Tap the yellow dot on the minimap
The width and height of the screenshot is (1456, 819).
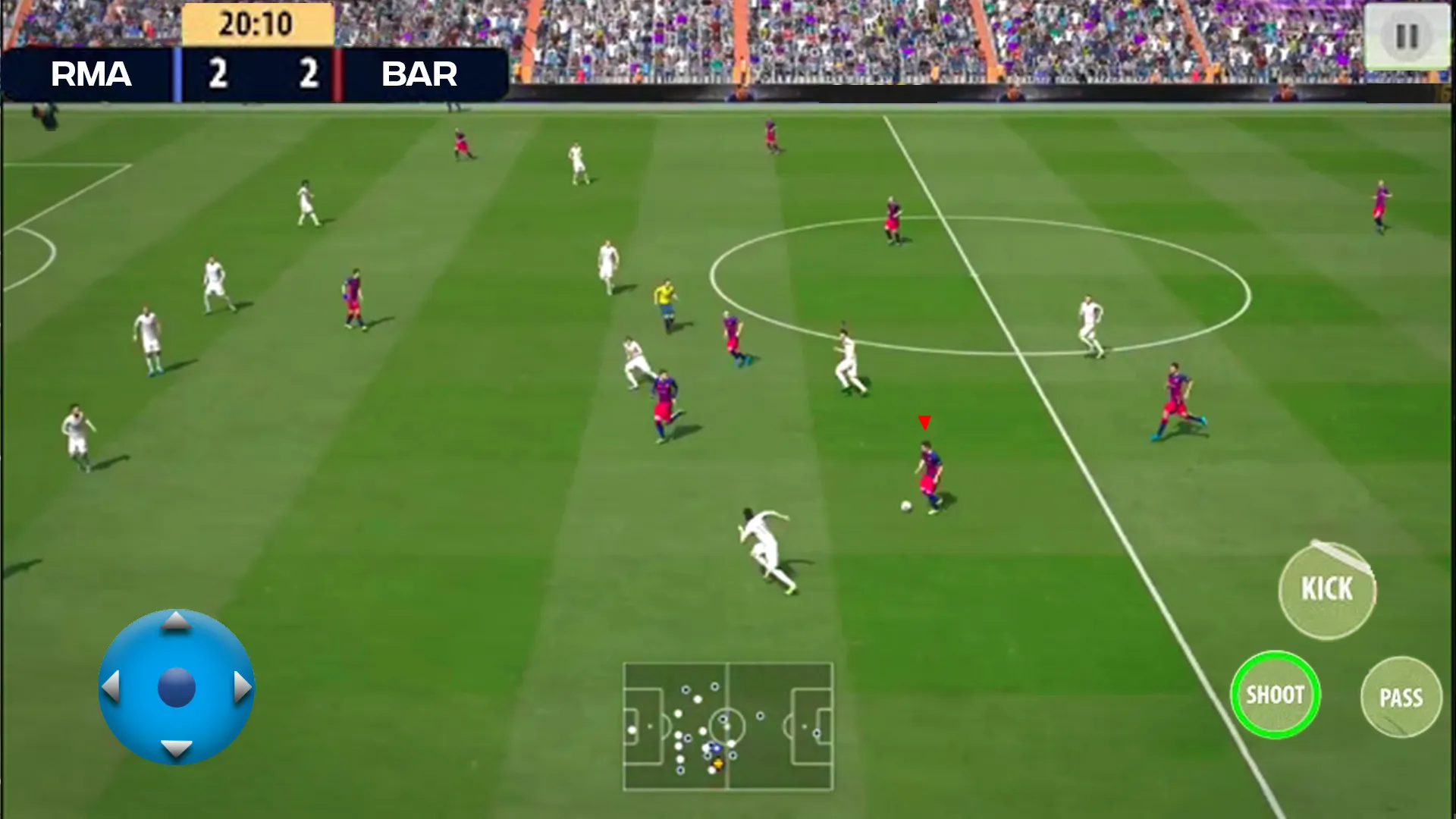(718, 763)
